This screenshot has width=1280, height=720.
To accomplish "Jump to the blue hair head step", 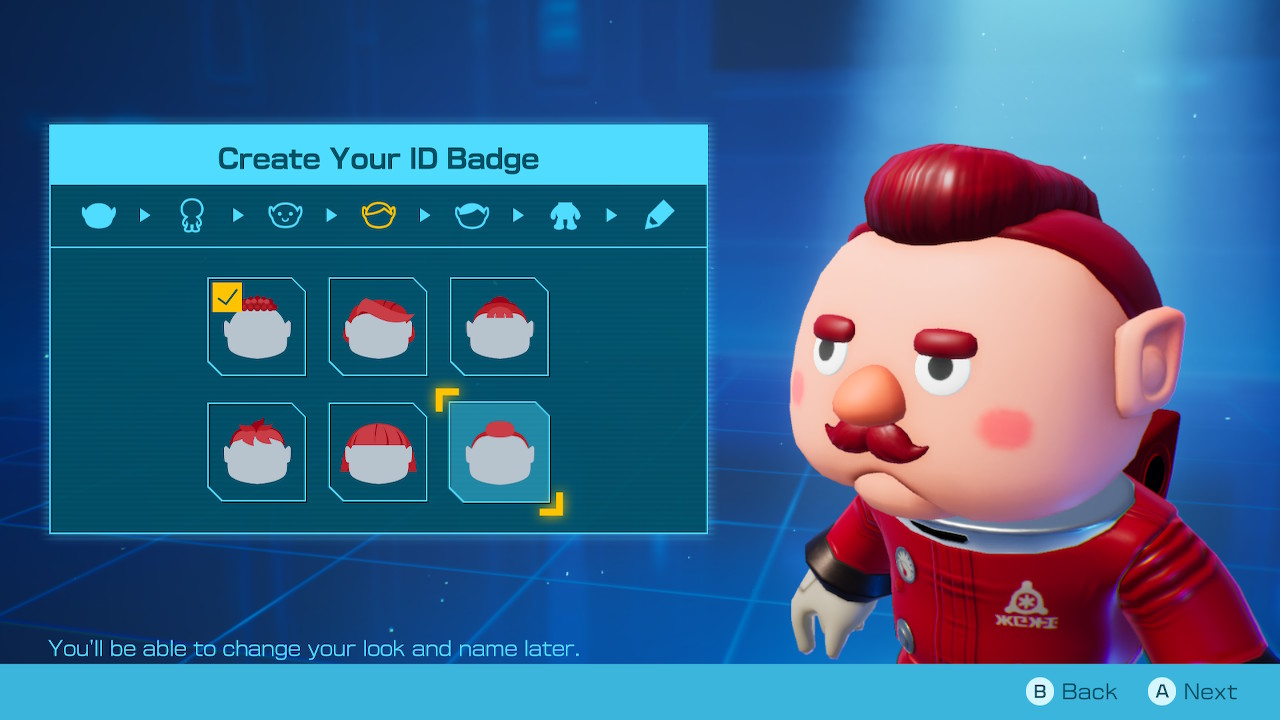I will (x=472, y=215).
